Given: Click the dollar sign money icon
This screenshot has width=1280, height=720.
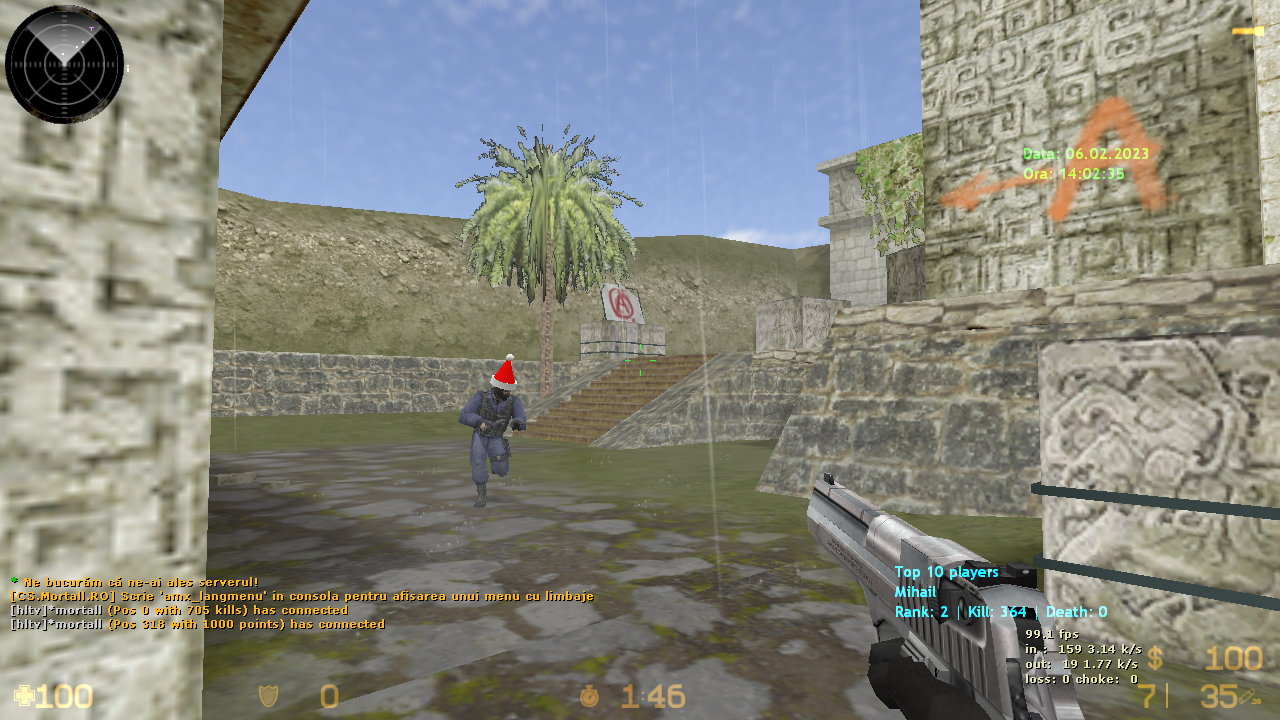Looking at the screenshot, I should tap(1157, 659).
